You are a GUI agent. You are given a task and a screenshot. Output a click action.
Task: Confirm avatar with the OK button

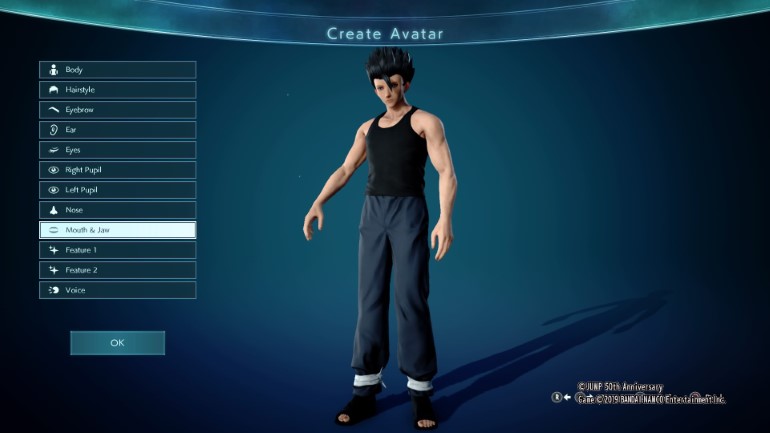coord(117,343)
